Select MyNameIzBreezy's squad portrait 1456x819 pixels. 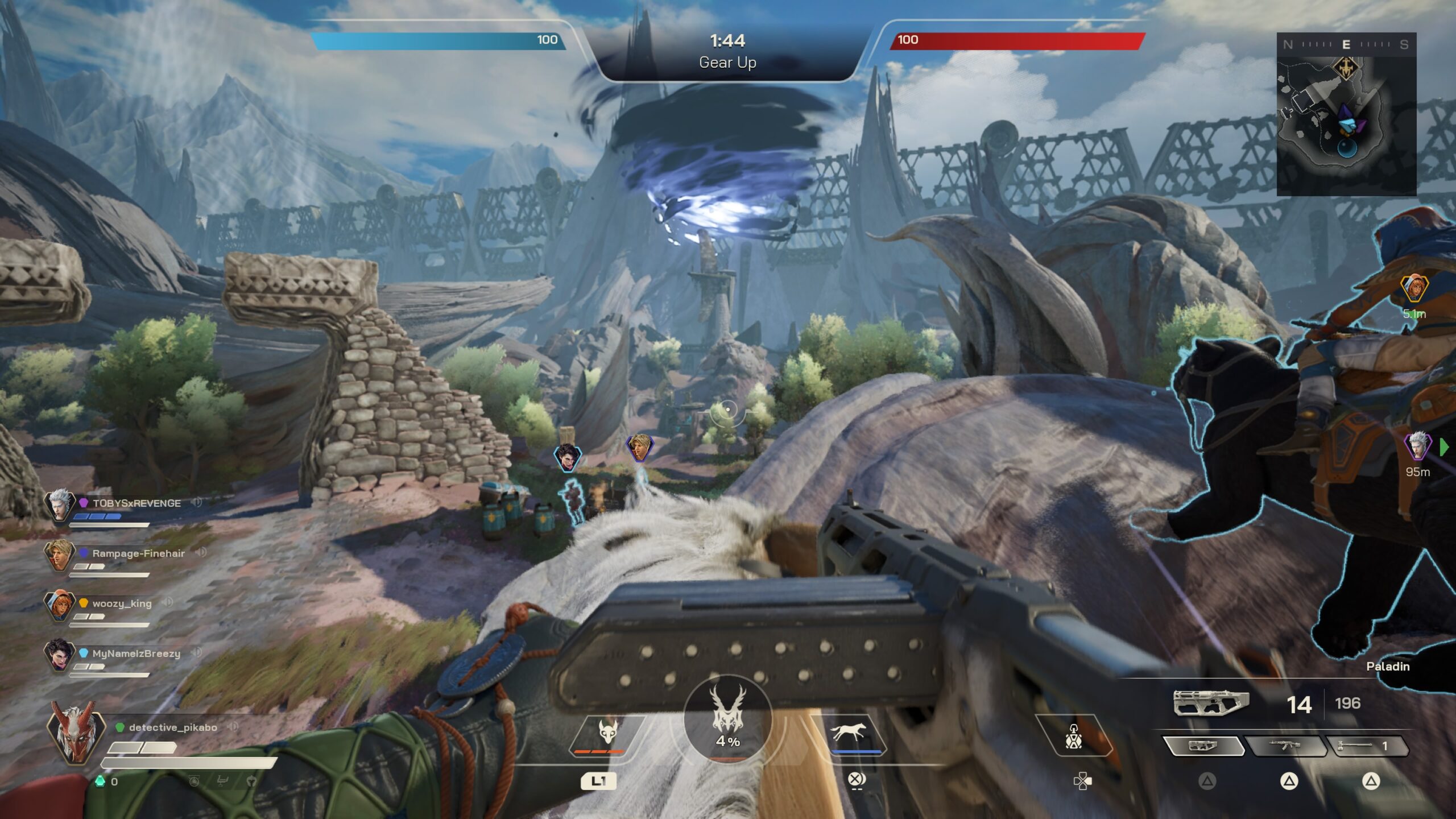click(x=59, y=655)
